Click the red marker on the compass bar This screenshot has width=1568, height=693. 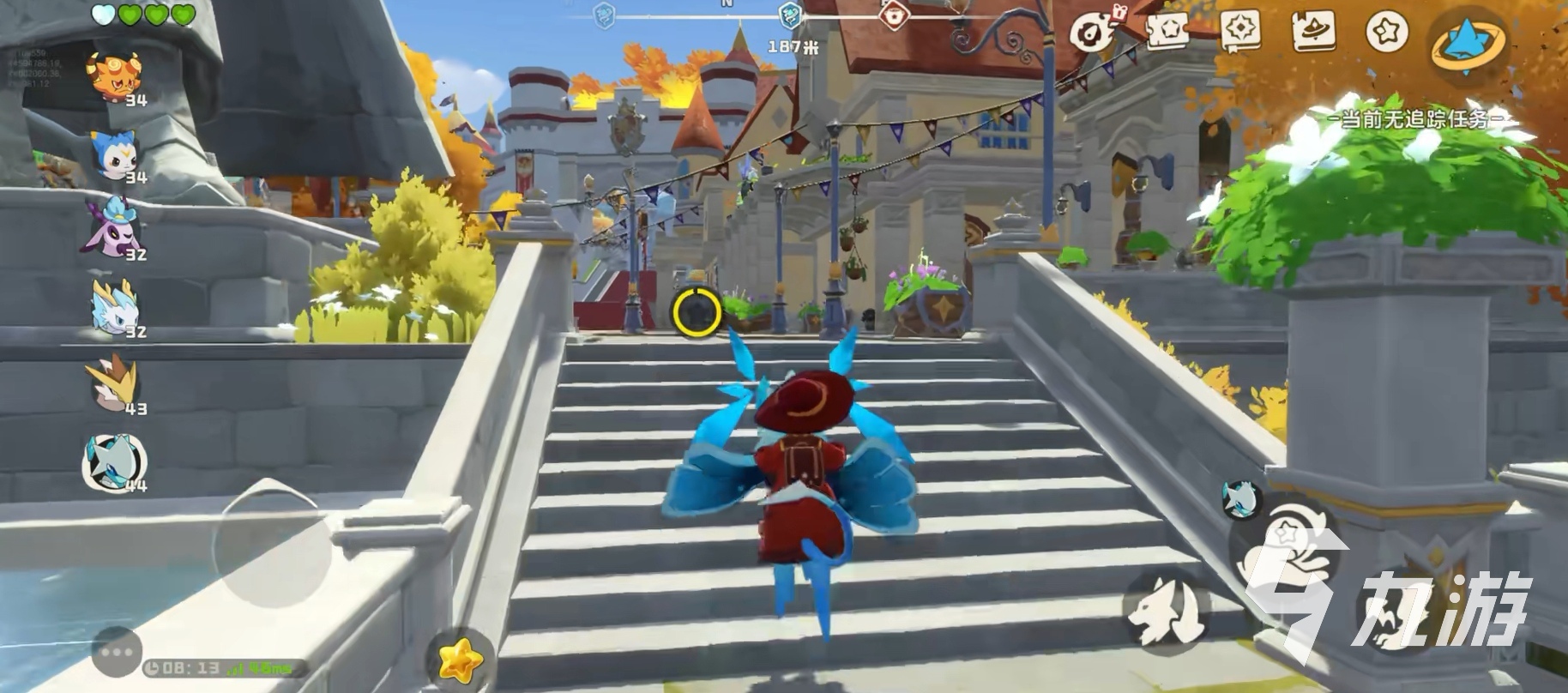click(x=895, y=15)
